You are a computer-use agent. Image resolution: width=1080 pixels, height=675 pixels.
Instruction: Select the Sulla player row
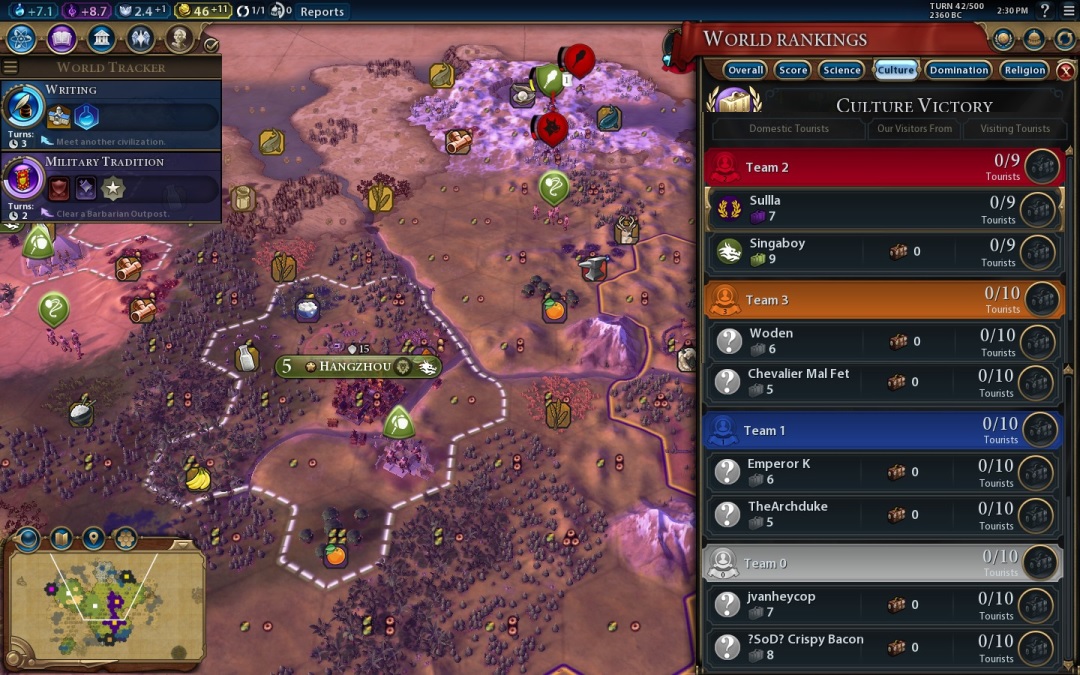tap(880, 209)
